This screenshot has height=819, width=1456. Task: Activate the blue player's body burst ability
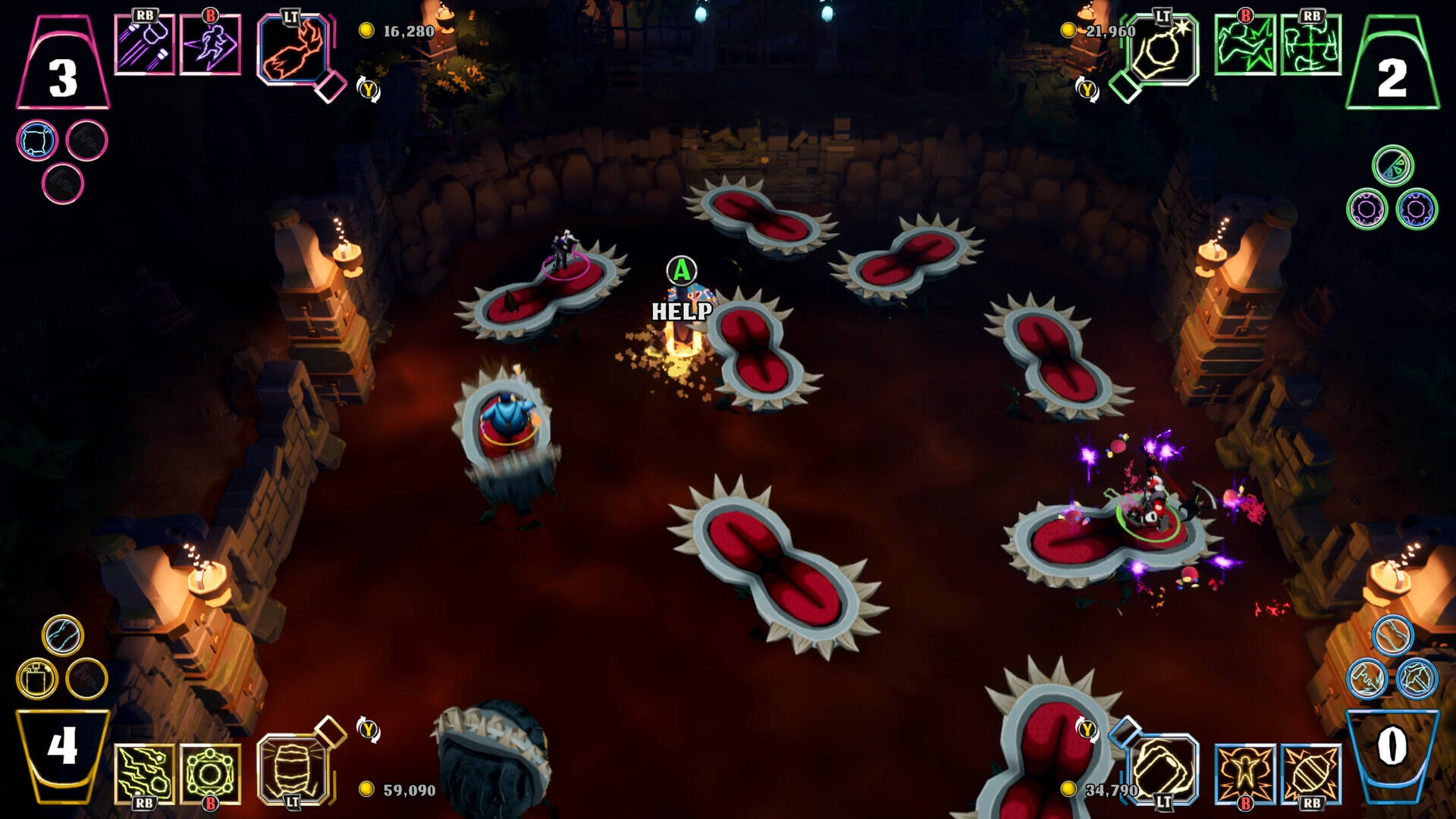click(1244, 773)
